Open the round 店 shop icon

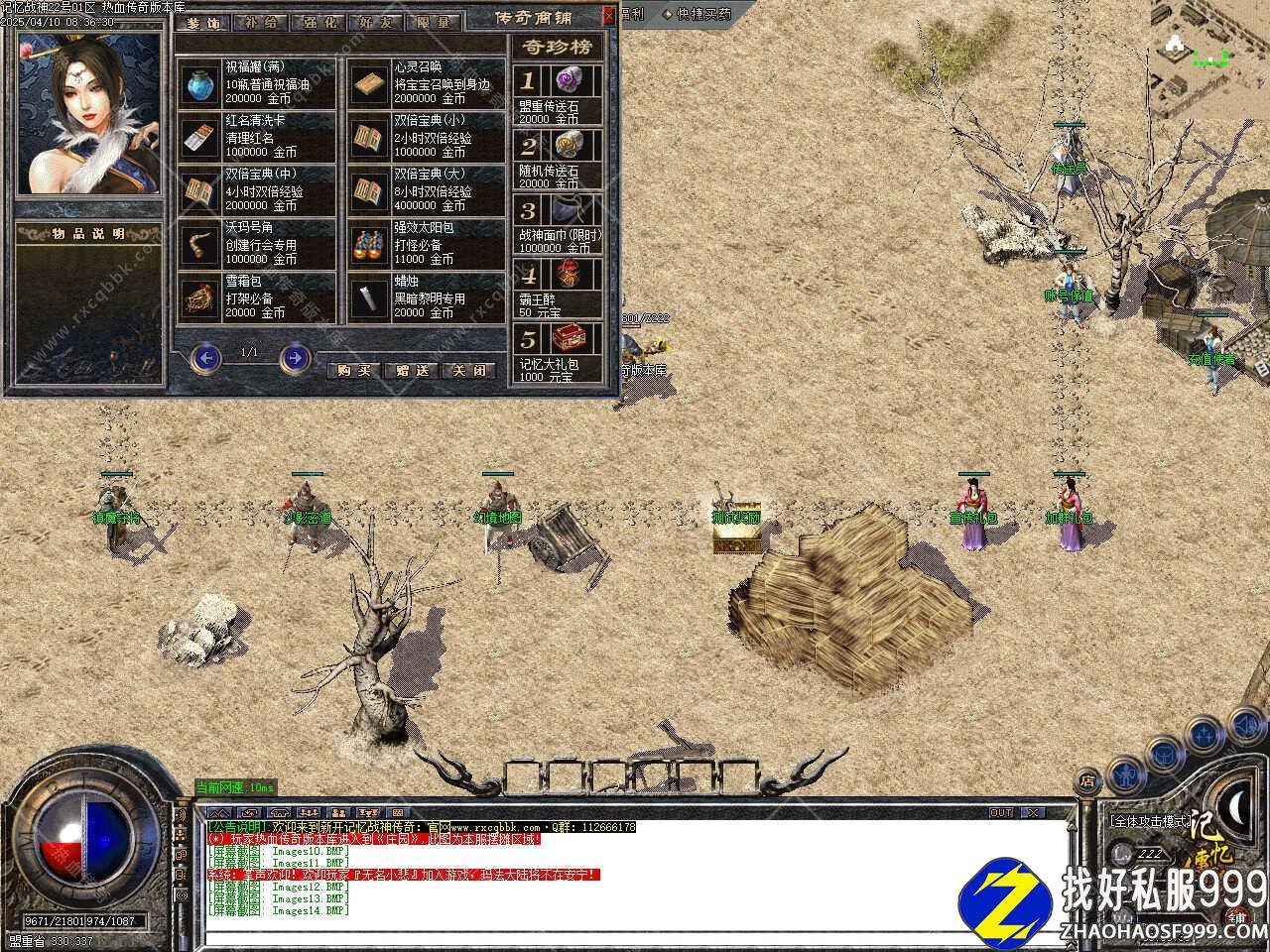coord(1087,780)
